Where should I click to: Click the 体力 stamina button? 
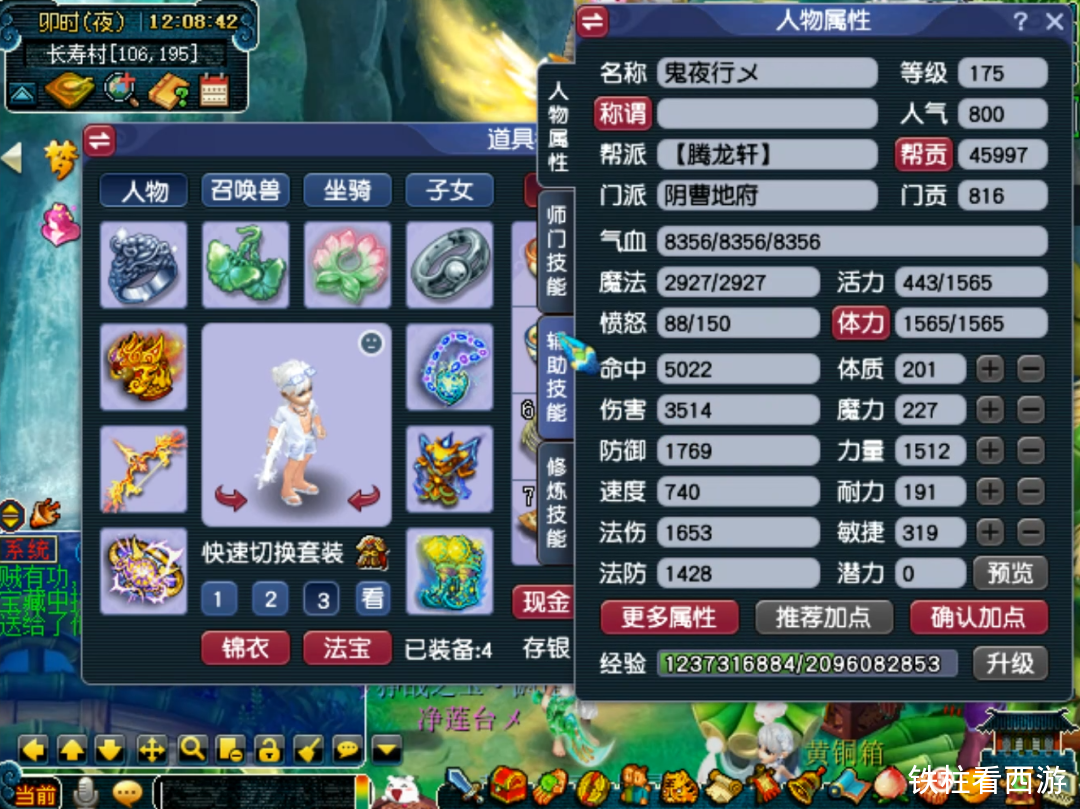pos(861,323)
